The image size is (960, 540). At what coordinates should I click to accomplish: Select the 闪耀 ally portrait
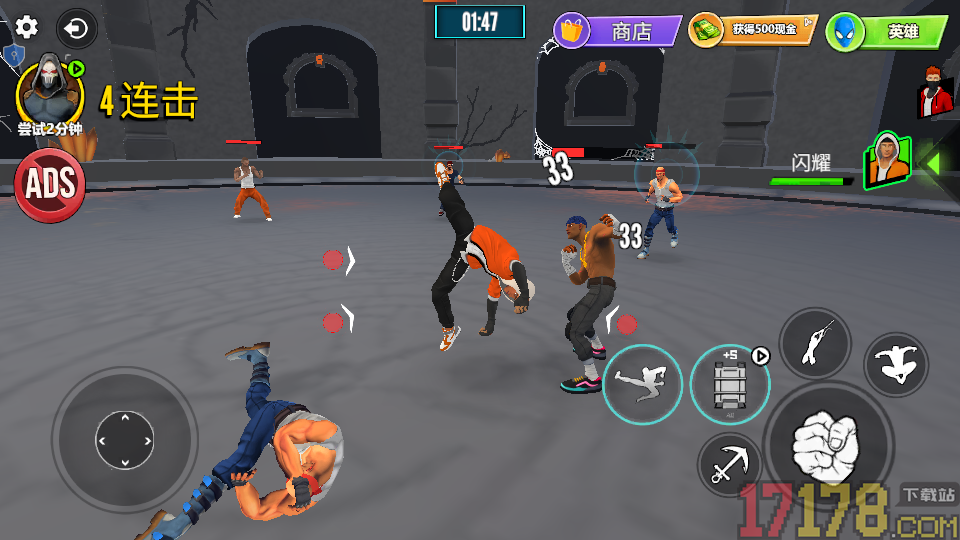(888, 160)
